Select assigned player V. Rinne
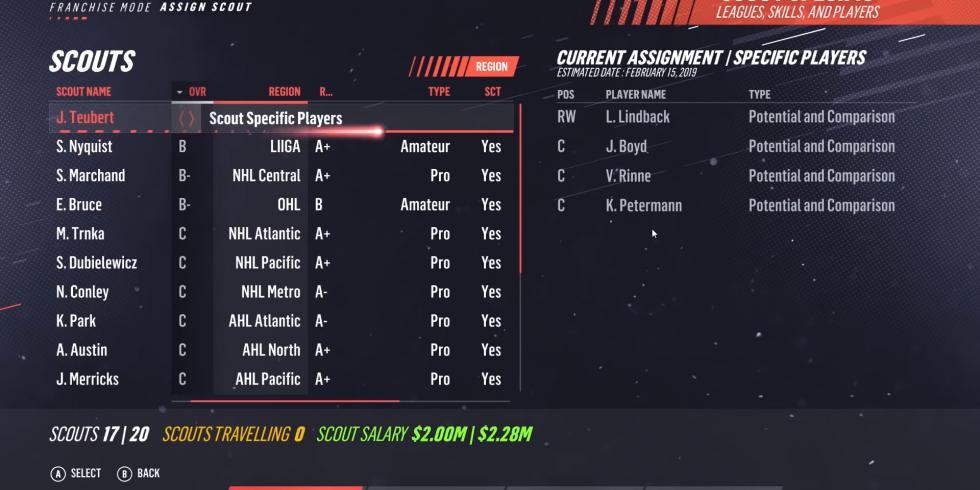Image resolution: width=980 pixels, height=490 pixels. tap(628, 176)
